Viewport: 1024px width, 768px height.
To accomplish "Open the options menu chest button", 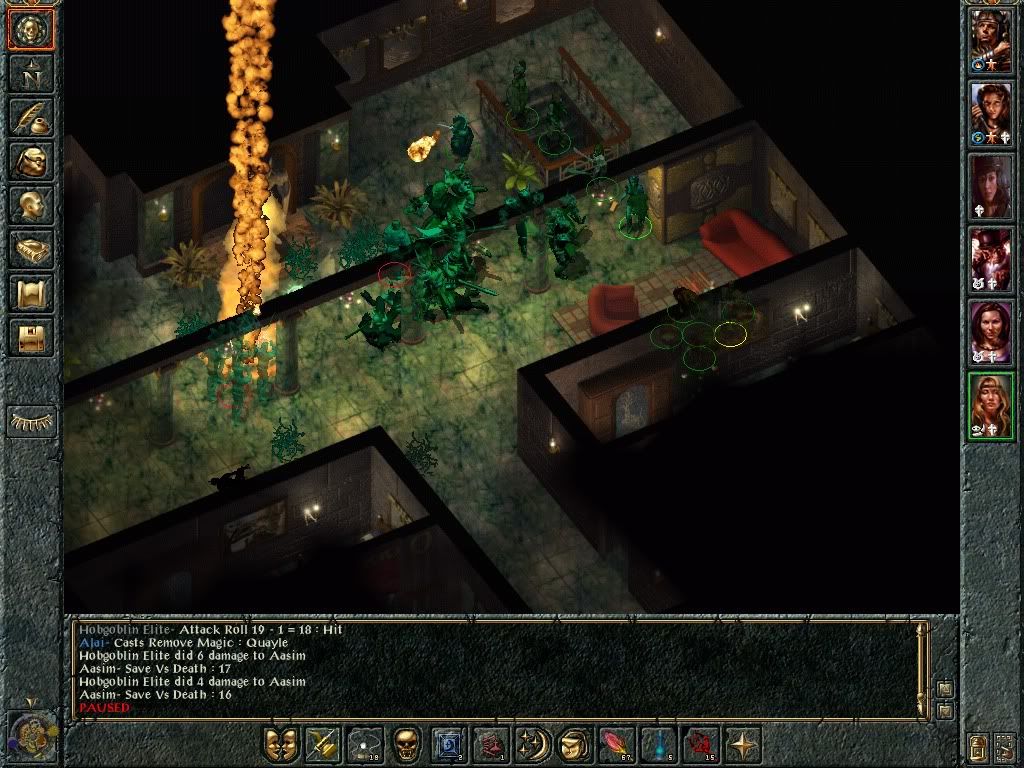I will 31,337.
